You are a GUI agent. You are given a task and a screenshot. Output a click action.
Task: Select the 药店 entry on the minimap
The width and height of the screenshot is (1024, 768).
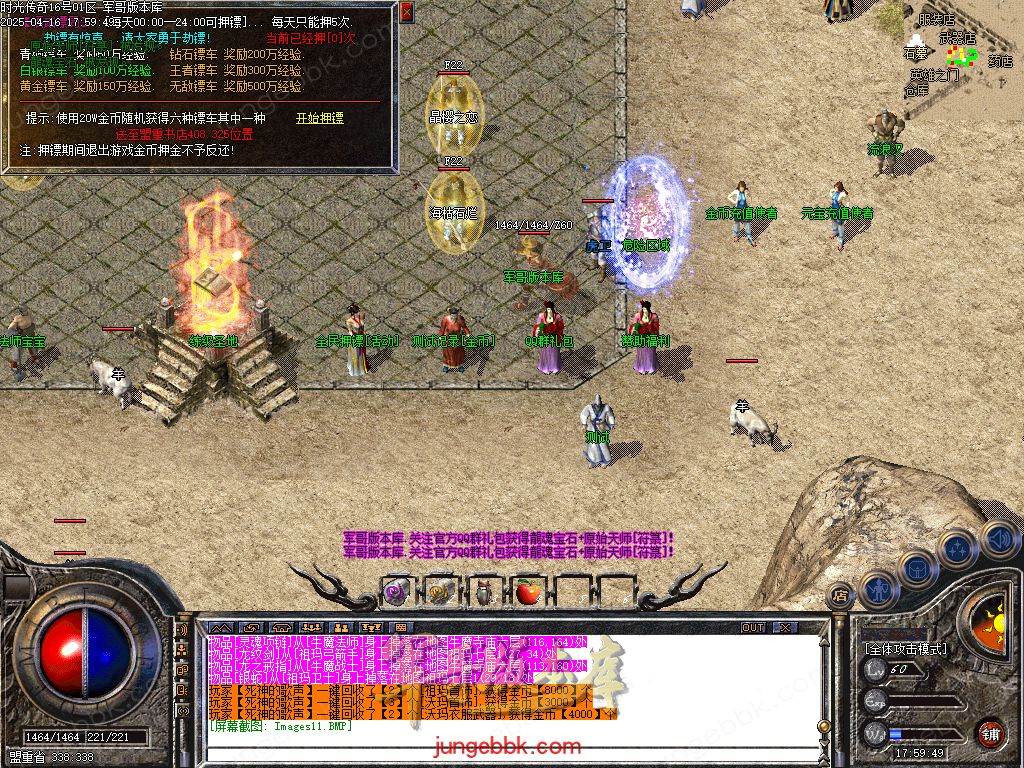pyautogui.click(x=1000, y=61)
